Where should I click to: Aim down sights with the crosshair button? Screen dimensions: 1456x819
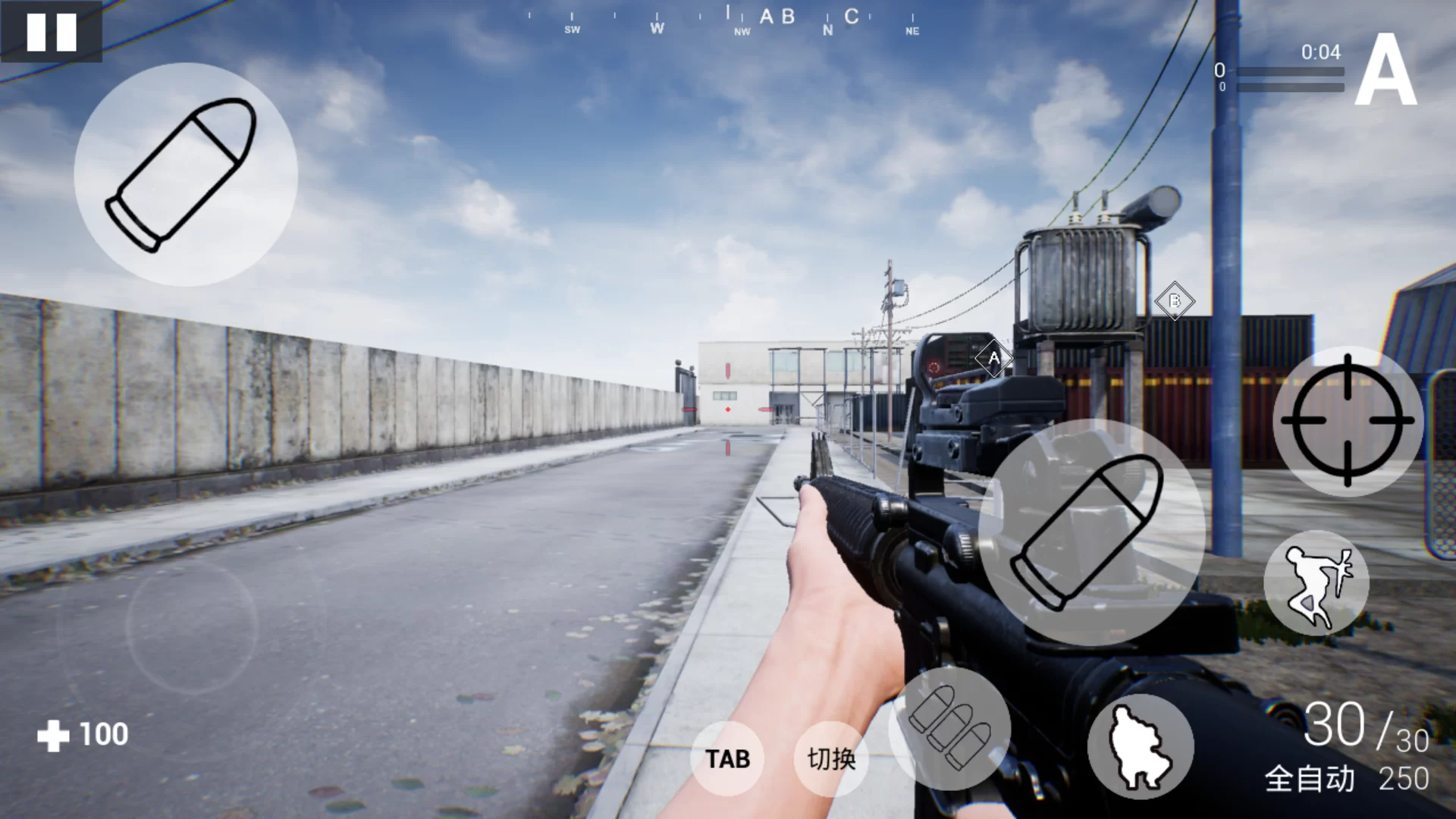click(x=1348, y=421)
